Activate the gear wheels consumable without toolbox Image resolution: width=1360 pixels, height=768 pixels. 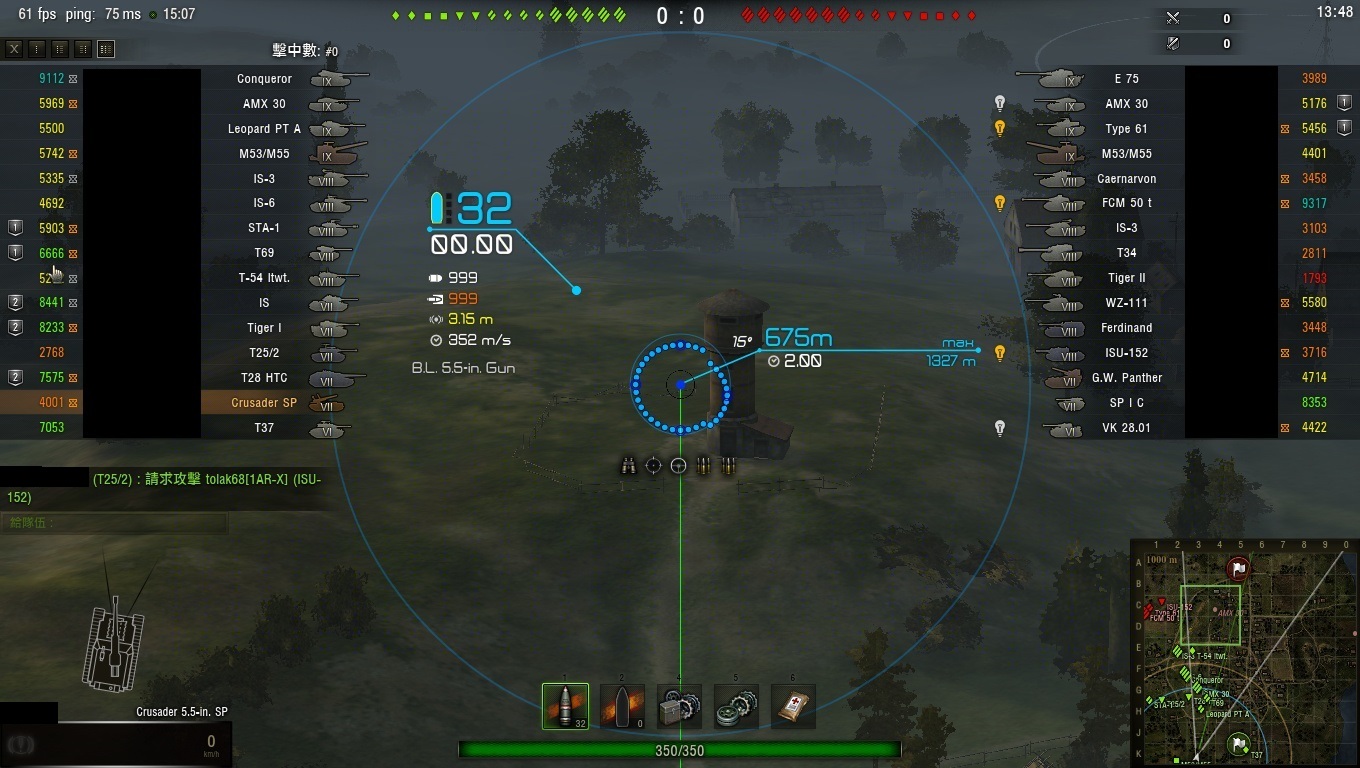coord(736,706)
